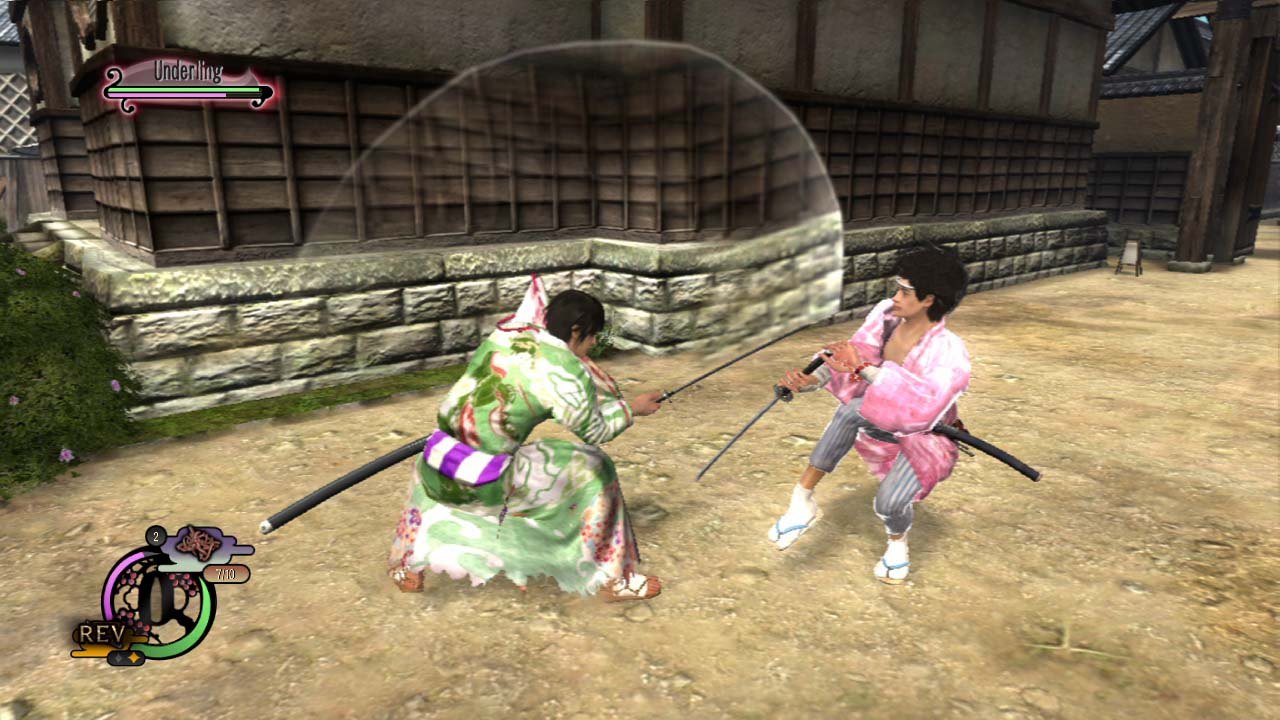Click the dark diamond icon below REV label

coord(119,658)
